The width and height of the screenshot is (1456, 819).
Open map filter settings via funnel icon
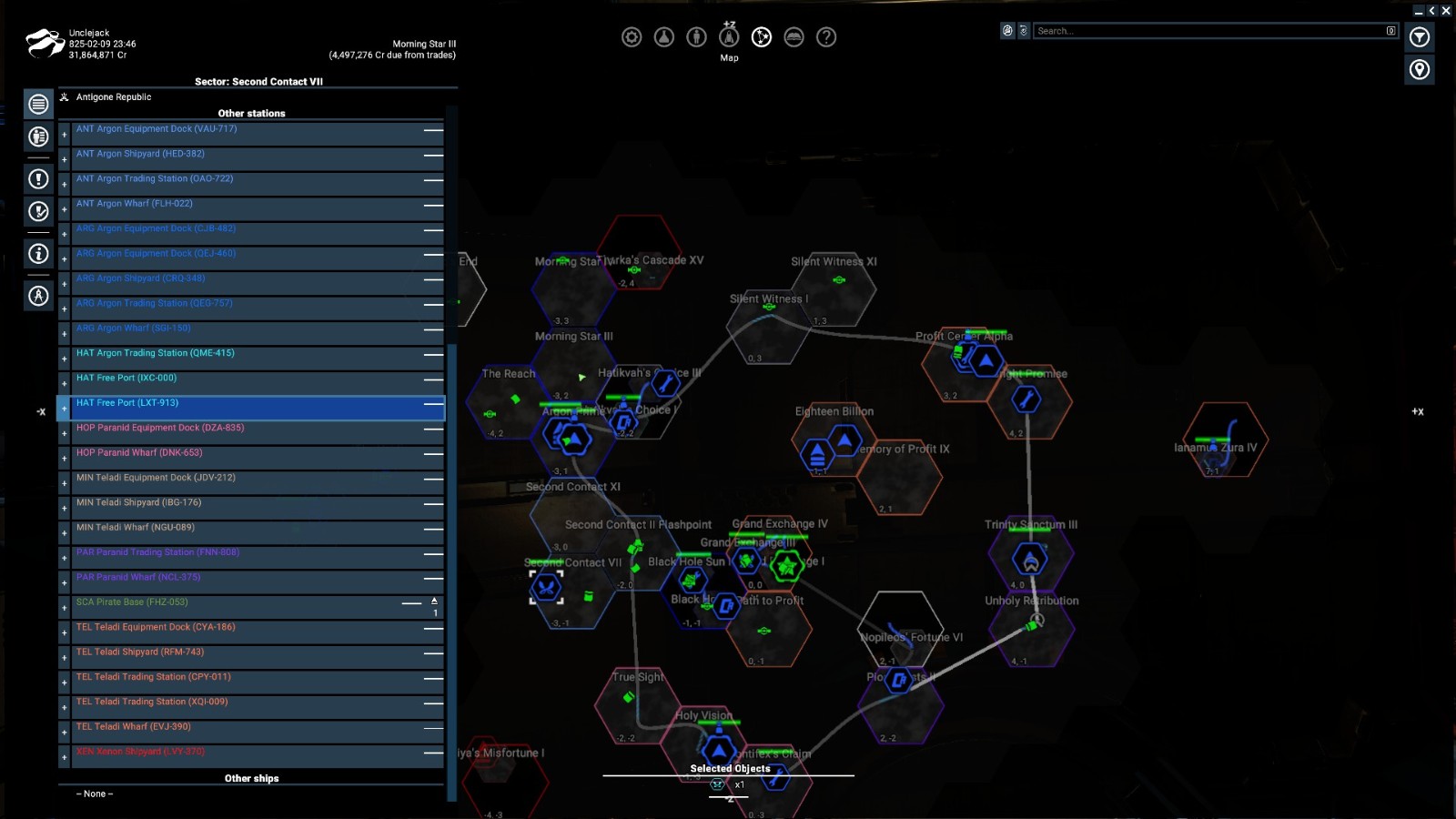coord(1421,37)
